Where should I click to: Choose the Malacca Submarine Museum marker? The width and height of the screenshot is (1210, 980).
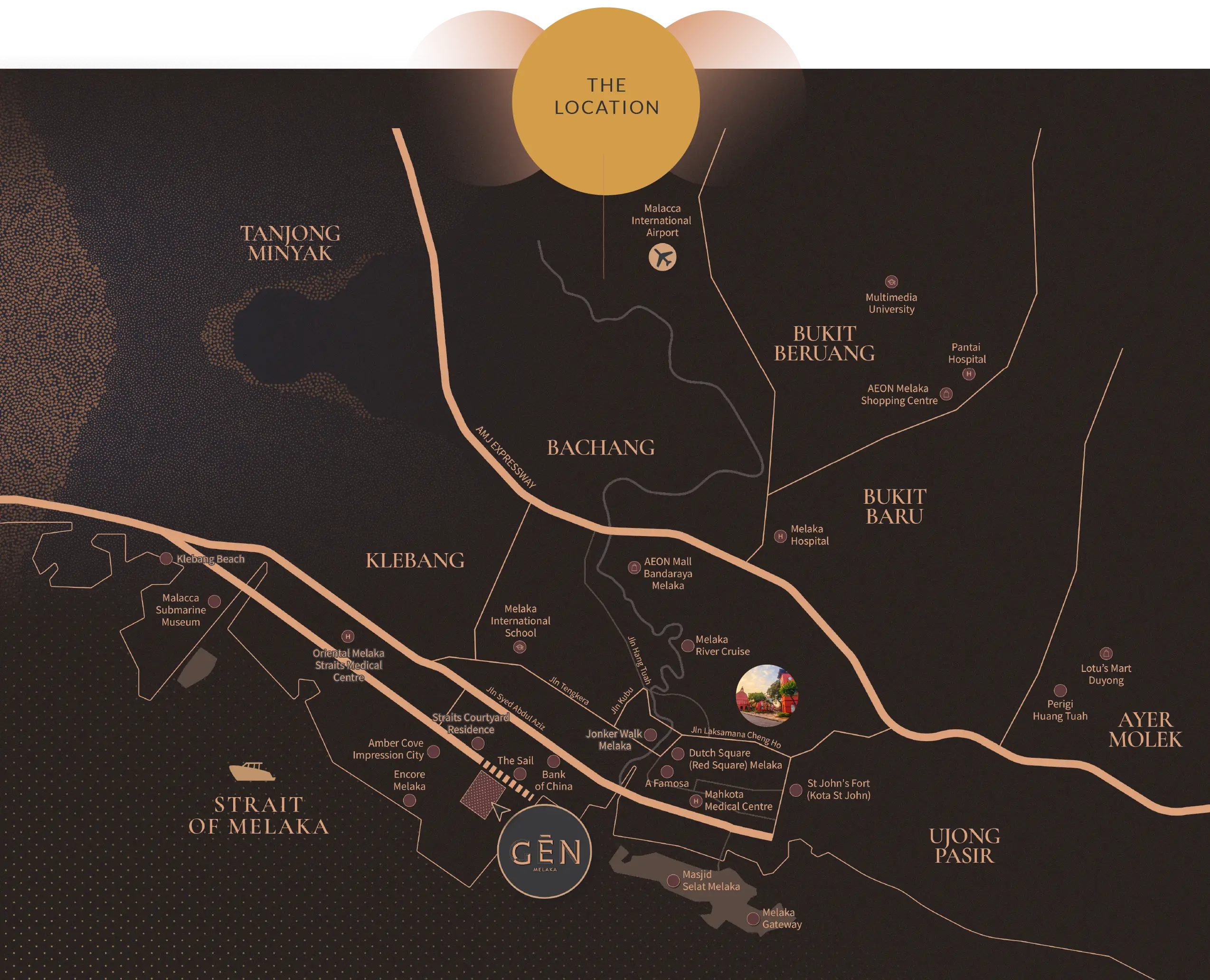[x=215, y=601]
